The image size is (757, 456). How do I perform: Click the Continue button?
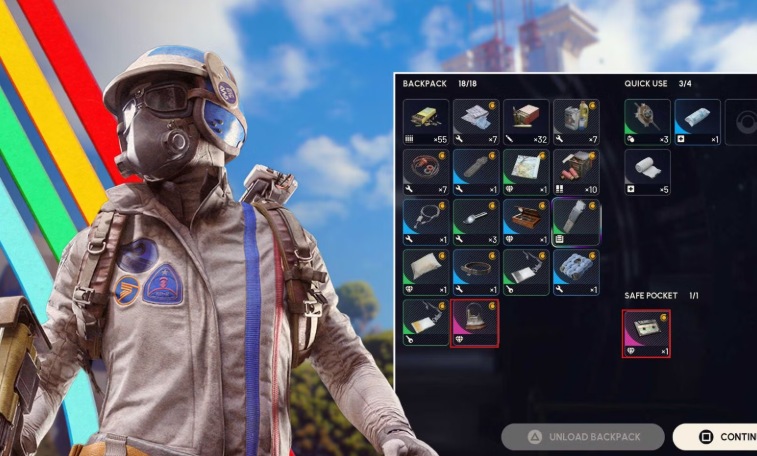click(717, 437)
